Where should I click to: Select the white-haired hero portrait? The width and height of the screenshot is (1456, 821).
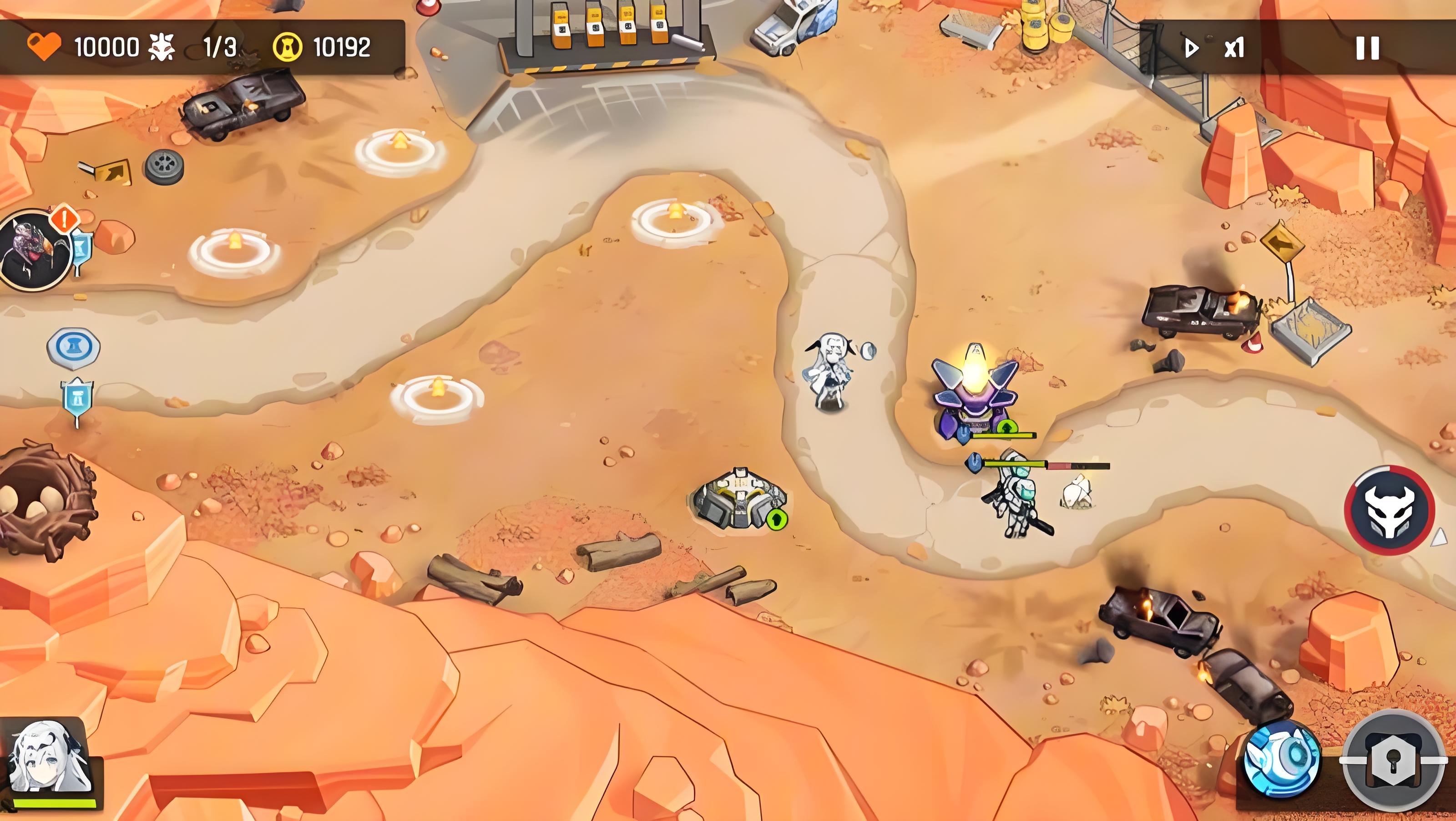coord(50,760)
